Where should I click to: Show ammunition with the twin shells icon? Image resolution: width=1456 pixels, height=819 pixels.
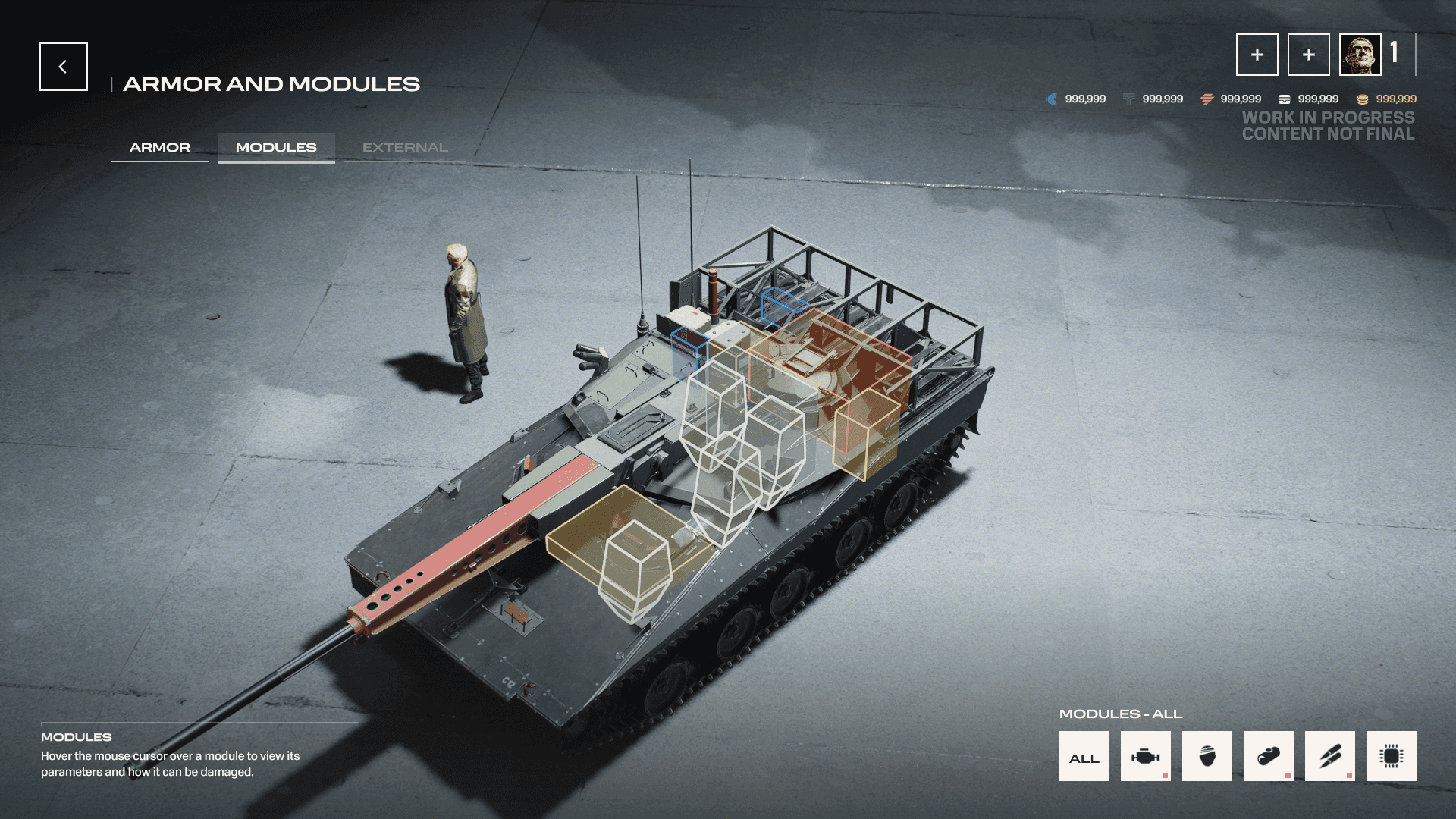pos(1329,757)
